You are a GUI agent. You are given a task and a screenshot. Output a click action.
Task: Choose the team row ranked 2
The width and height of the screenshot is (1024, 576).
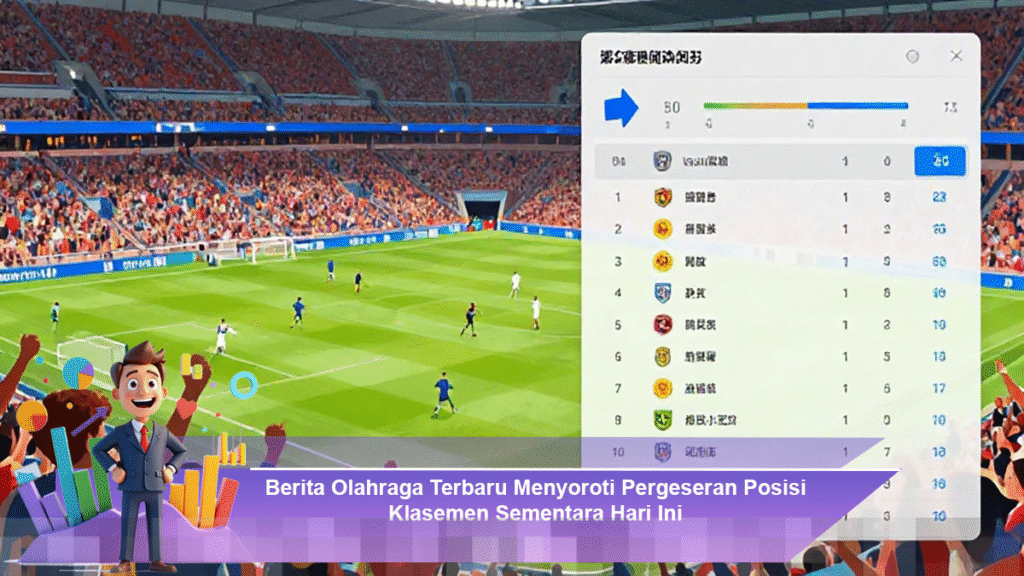[780, 230]
